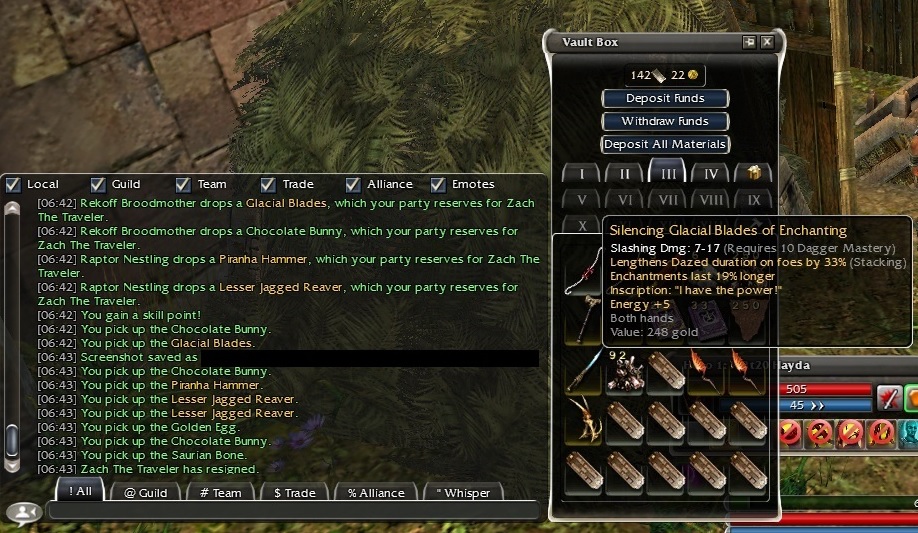This screenshot has height=533, width=918.
Task: Close the Vault Box window
Action: [767, 42]
